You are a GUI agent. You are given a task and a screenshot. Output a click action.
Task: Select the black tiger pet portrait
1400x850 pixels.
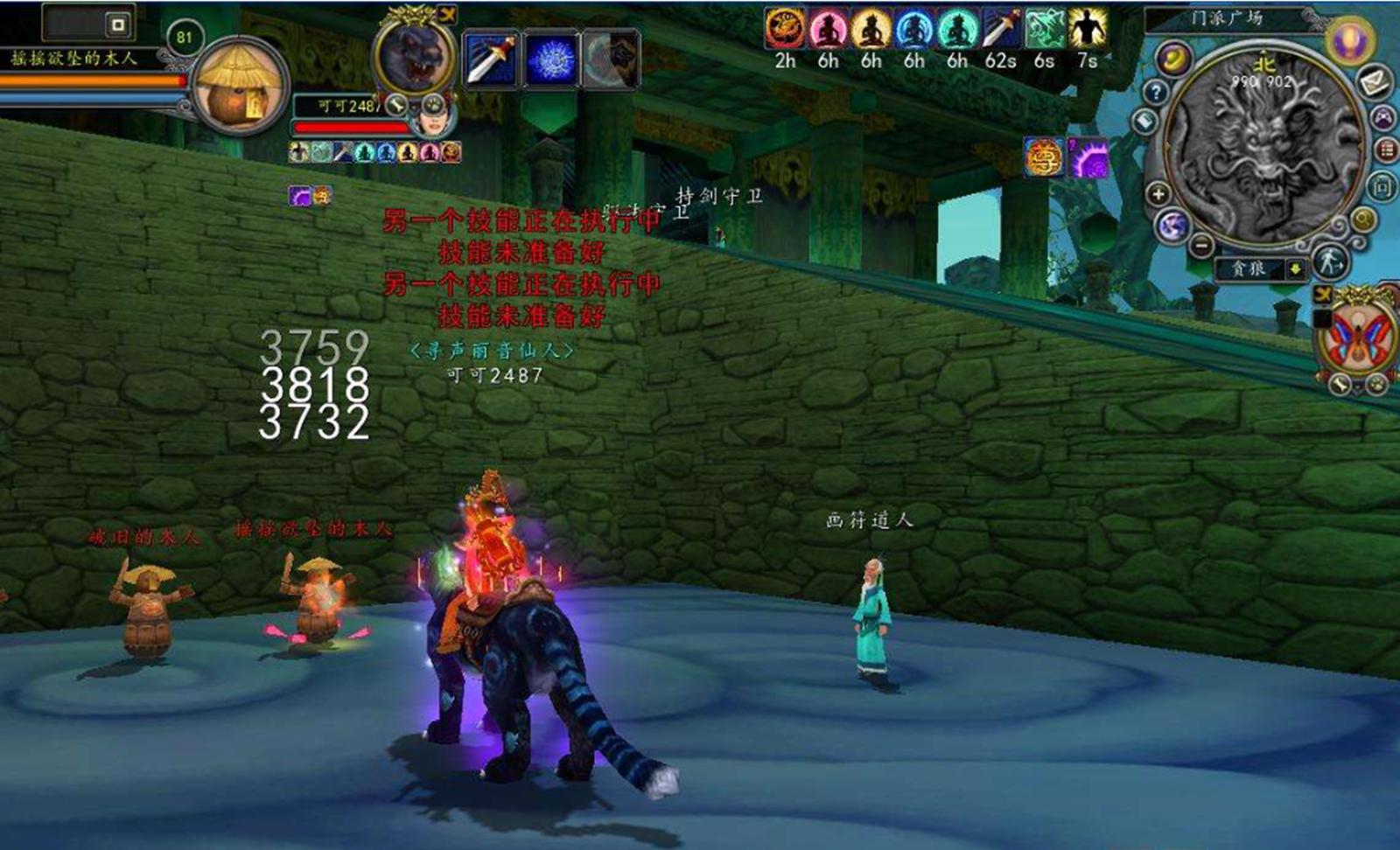pyautogui.click(x=414, y=54)
